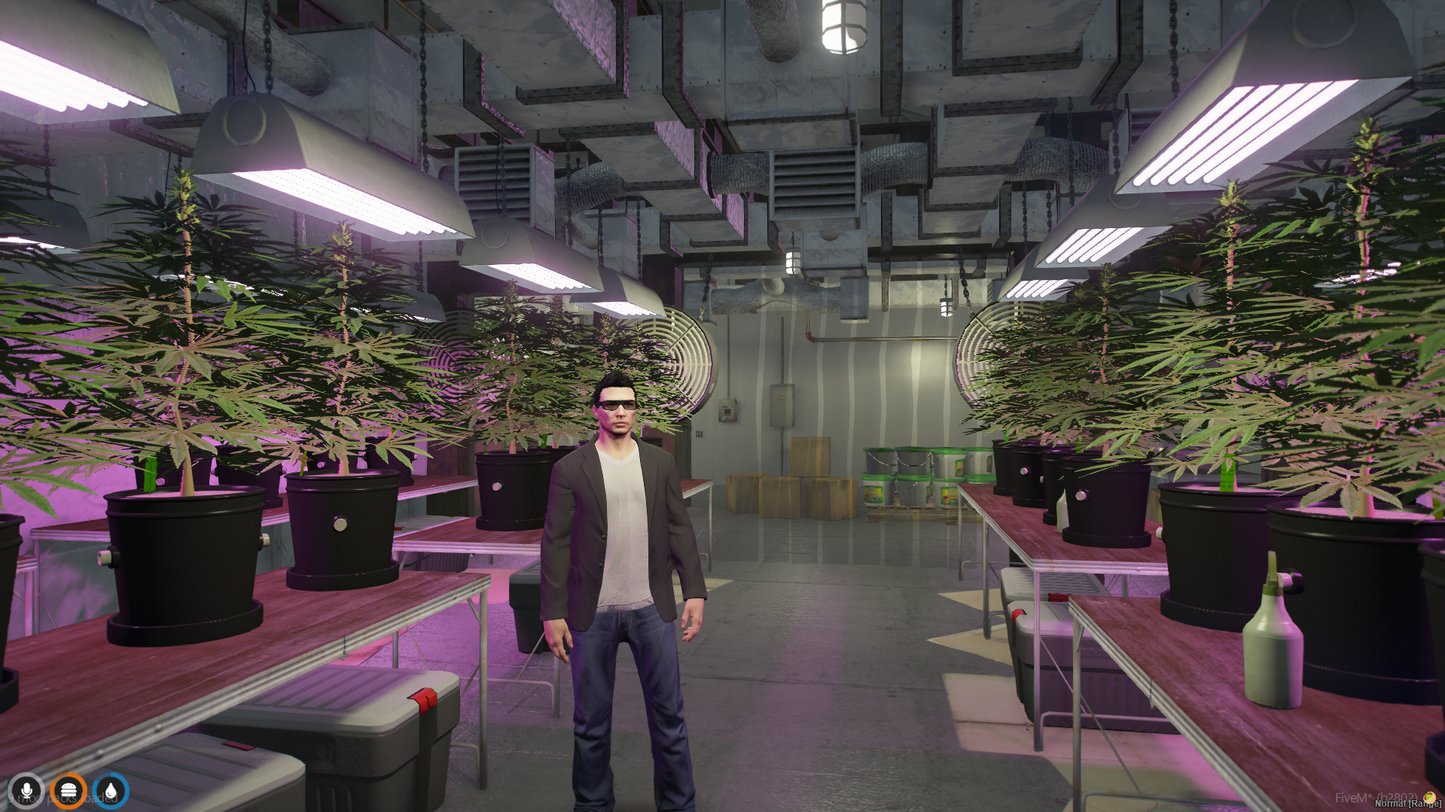Click the microphone voice status icon
This screenshot has height=812, width=1445.
point(27,791)
